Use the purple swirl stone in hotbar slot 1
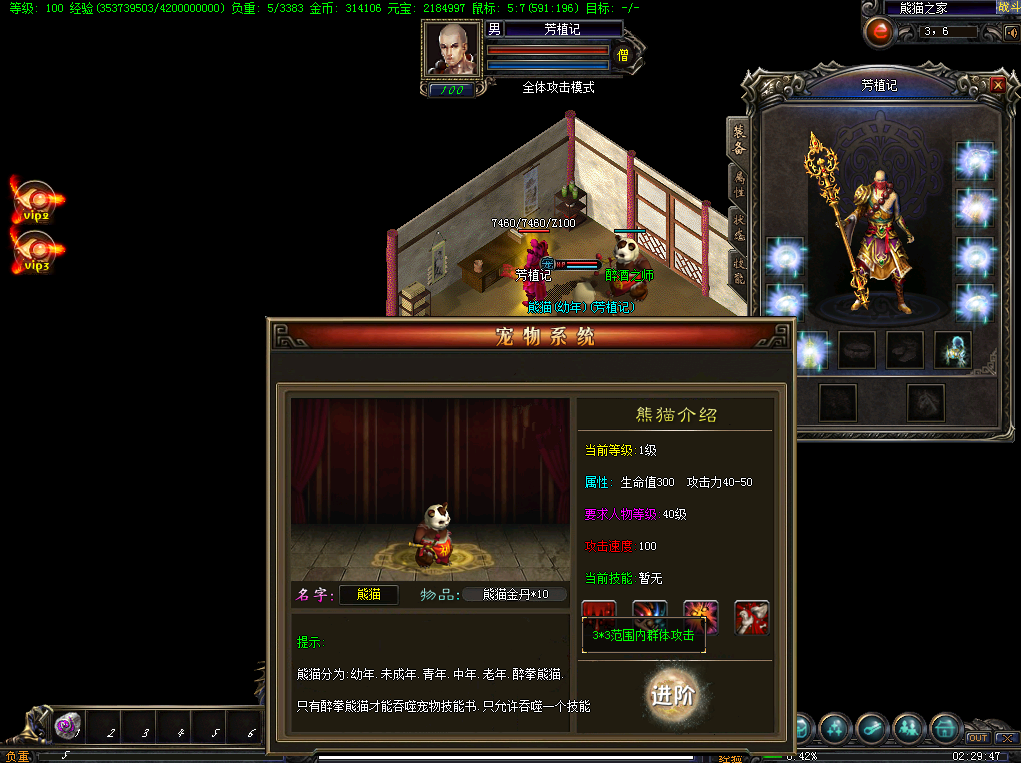Image resolution: width=1021 pixels, height=763 pixels. click(68, 725)
